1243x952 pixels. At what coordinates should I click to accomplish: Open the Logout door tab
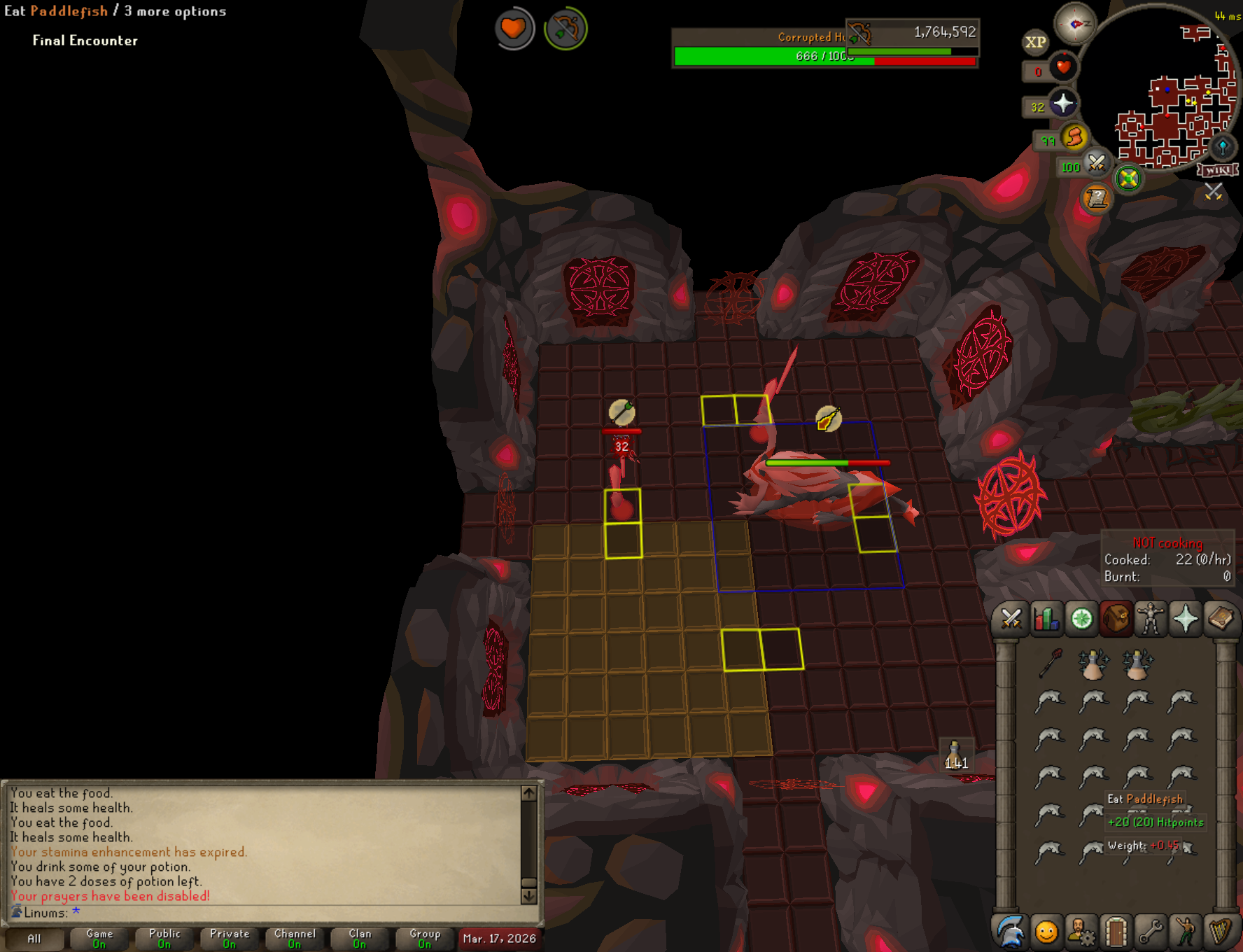click(1116, 932)
